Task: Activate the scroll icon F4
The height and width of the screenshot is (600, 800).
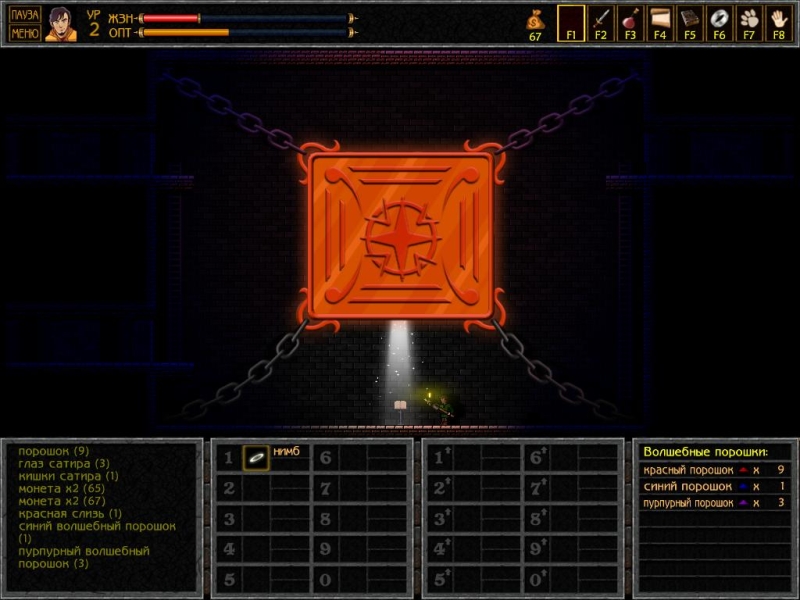Action: [660, 20]
